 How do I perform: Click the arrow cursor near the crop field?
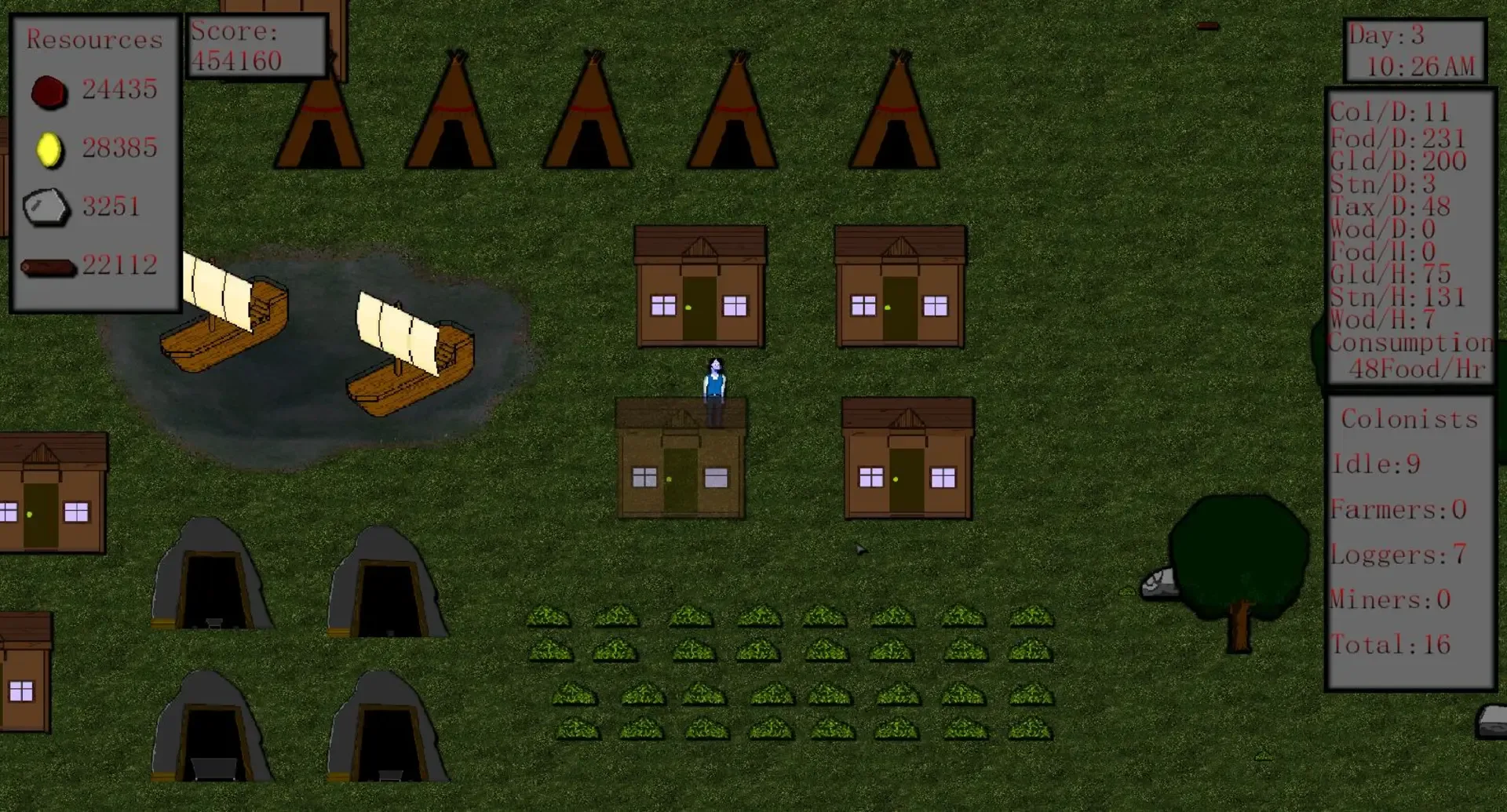pyautogui.click(x=862, y=550)
